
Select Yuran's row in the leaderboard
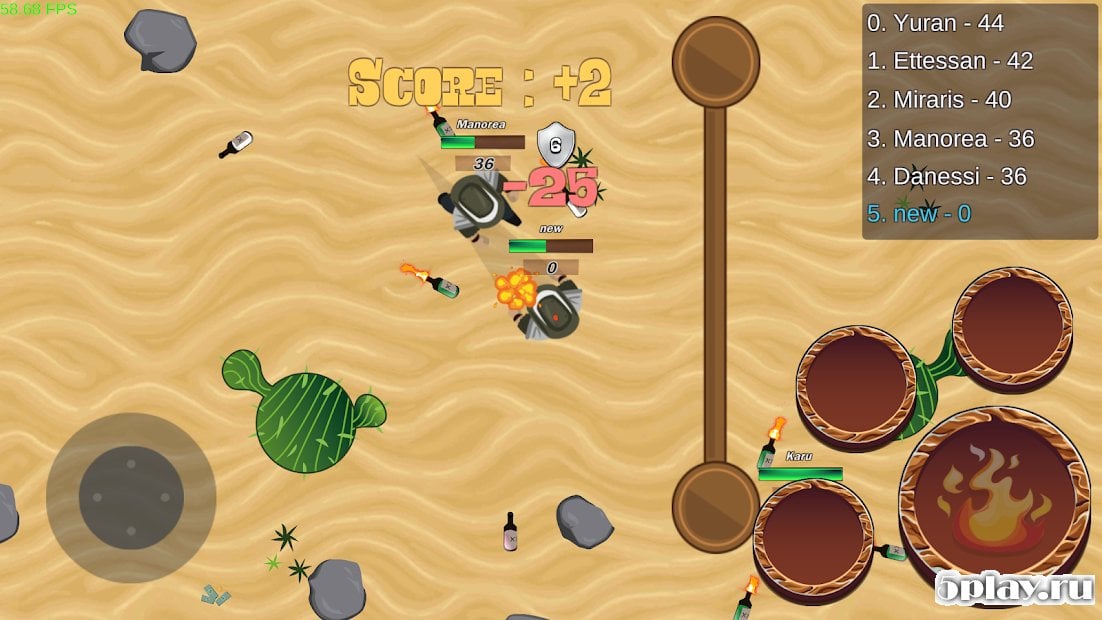[949, 23]
